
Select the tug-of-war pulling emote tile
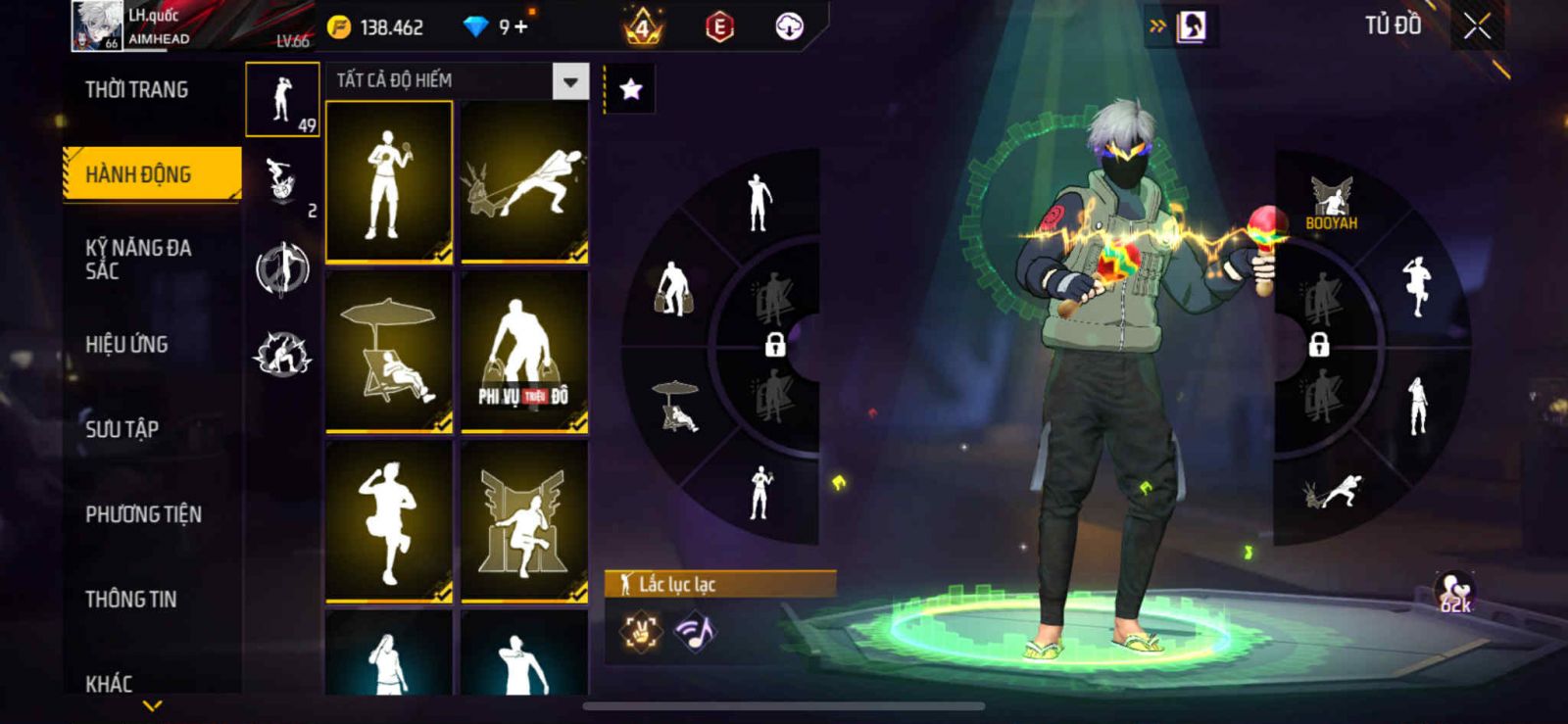524,182
